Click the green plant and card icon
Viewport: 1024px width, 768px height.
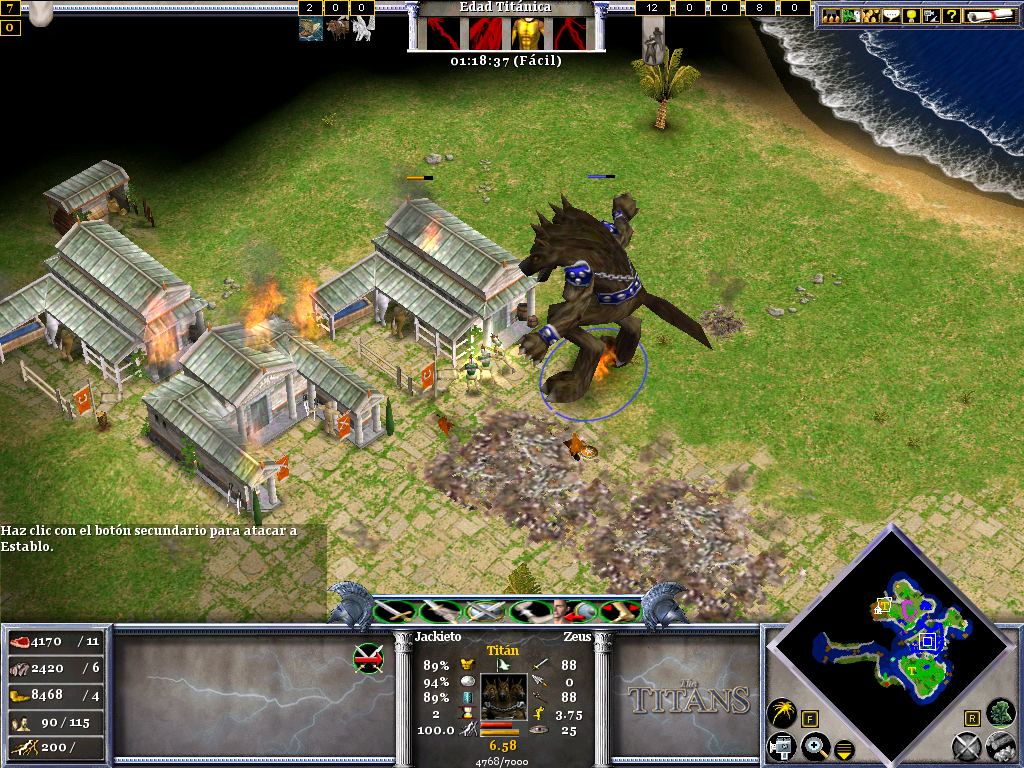click(850, 15)
